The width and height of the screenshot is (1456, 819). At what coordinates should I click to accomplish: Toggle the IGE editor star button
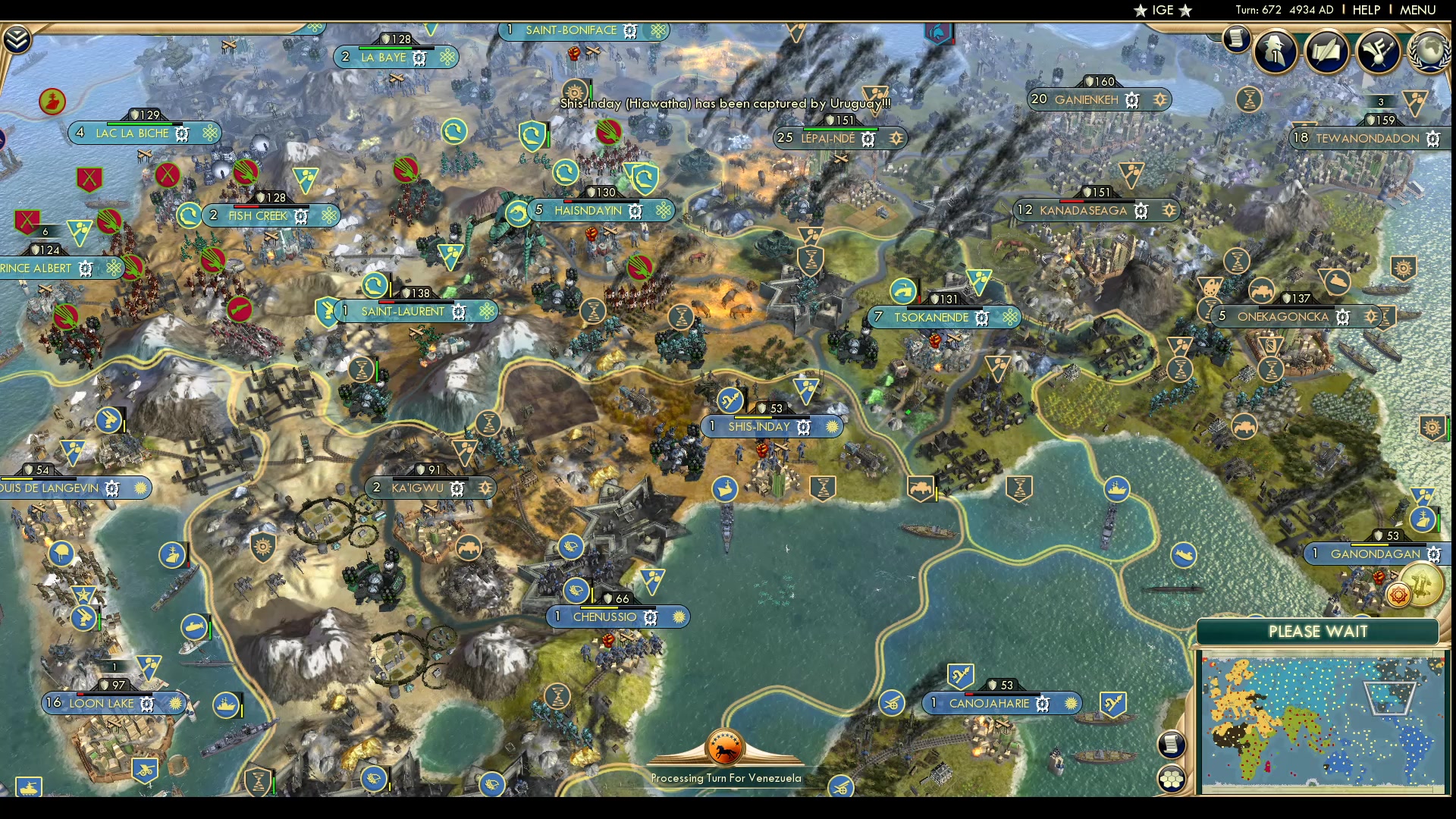tap(1163, 10)
